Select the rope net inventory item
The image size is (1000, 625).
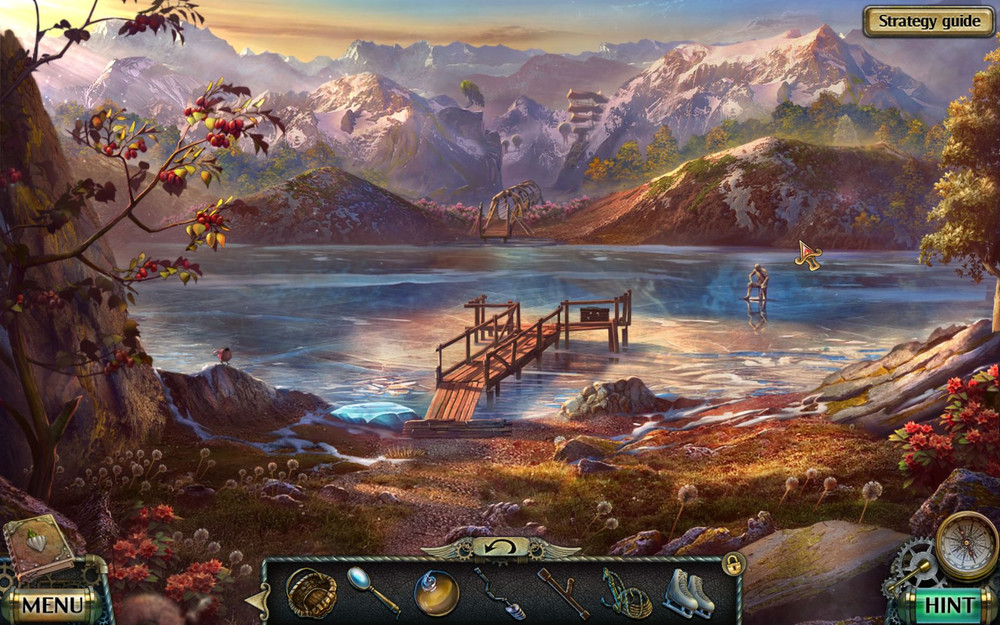625,594
